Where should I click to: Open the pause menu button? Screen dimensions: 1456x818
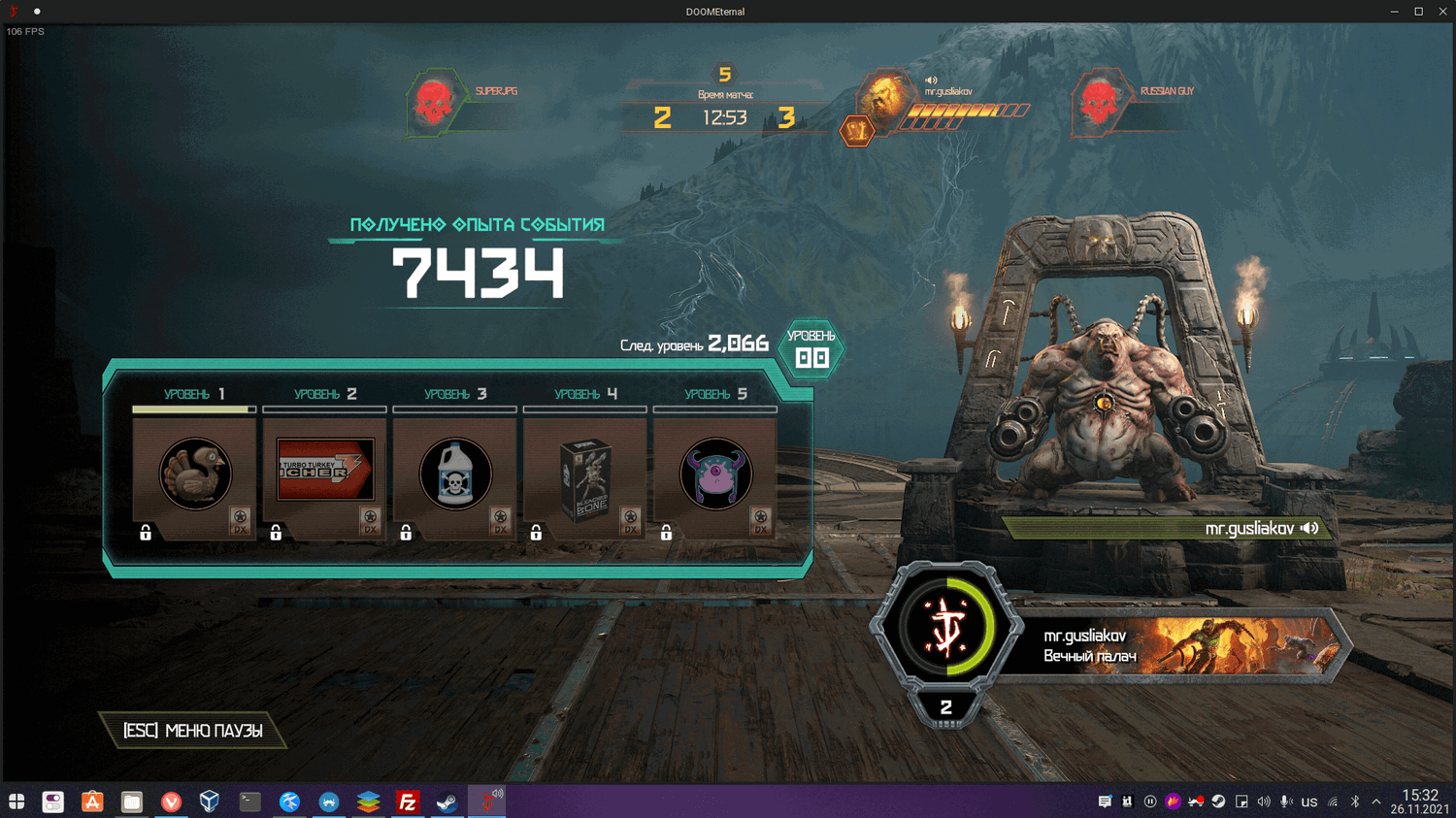pyautogui.click(x=193, y=731)
